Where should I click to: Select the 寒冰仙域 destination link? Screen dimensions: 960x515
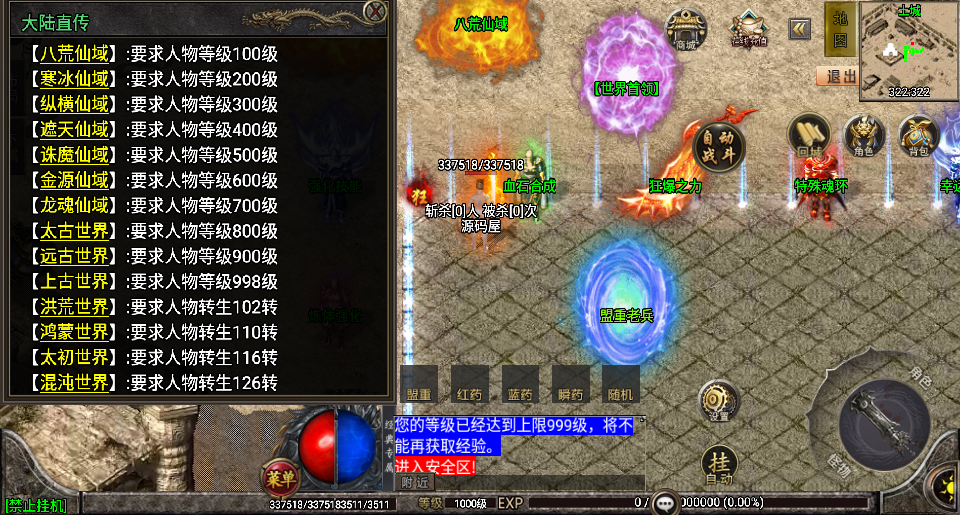(75, 79)
